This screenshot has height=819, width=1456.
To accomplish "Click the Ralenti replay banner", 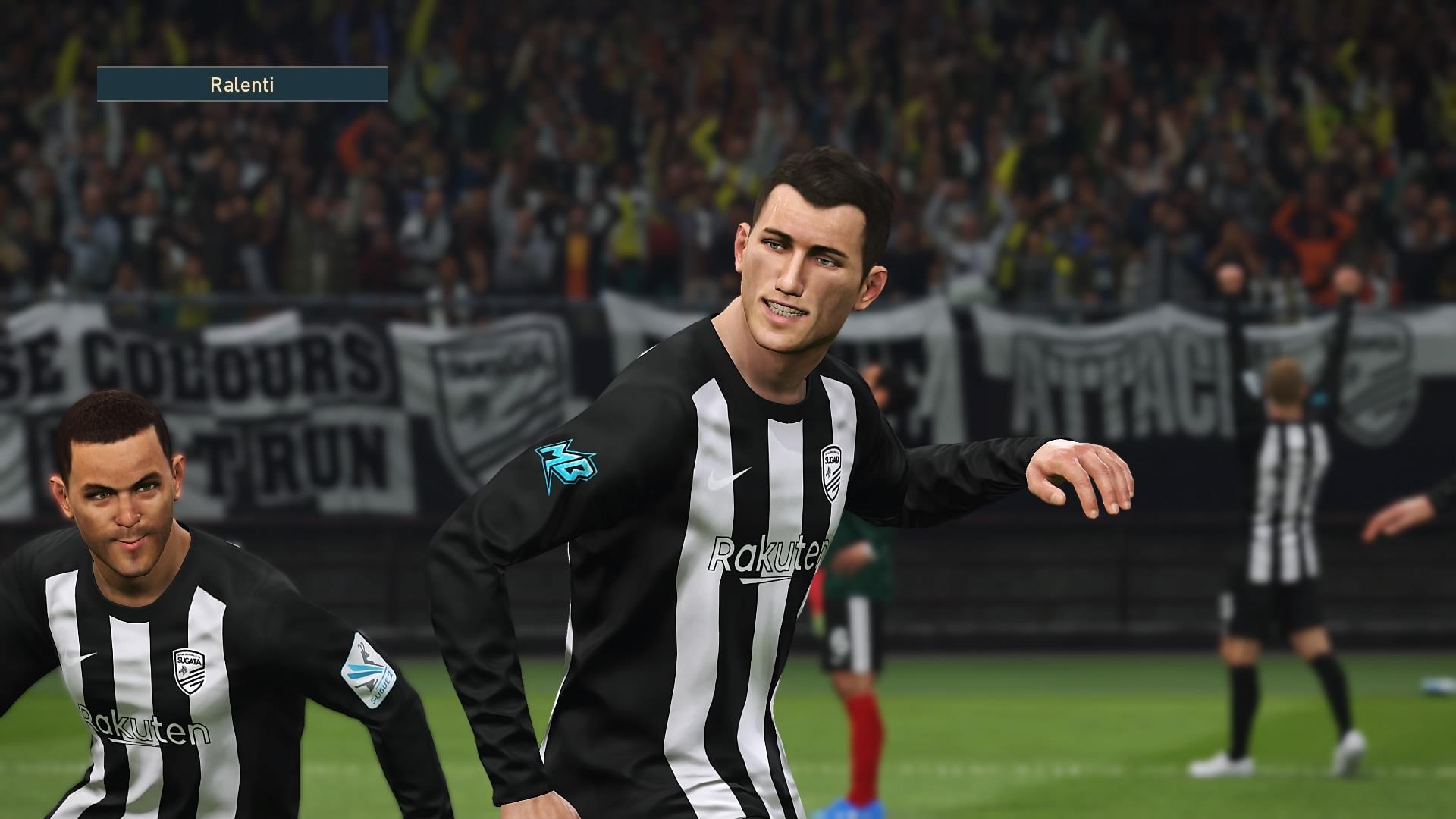I will pos(242,84).
